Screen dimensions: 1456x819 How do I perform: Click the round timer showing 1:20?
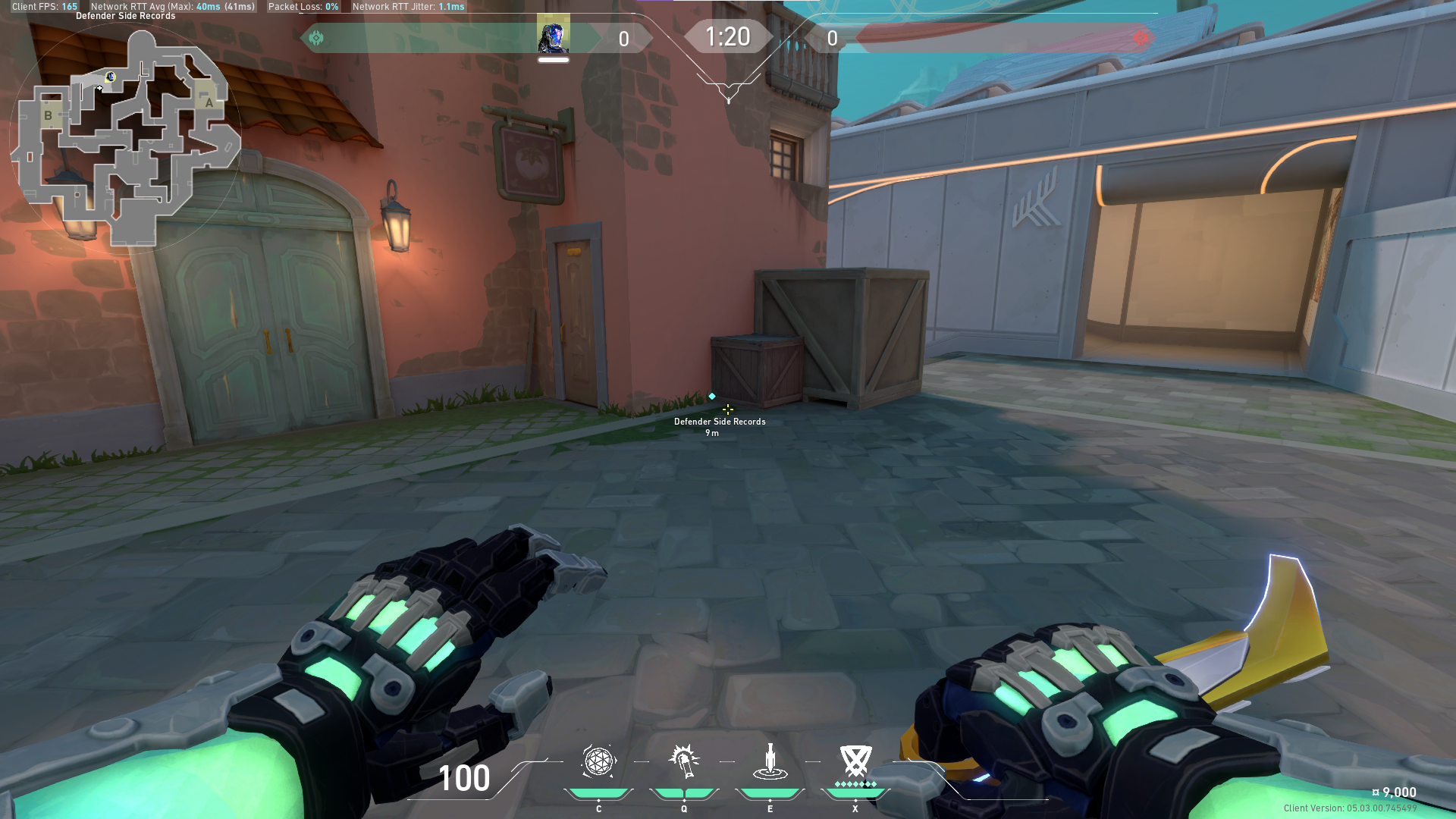(x=728, y=36)
